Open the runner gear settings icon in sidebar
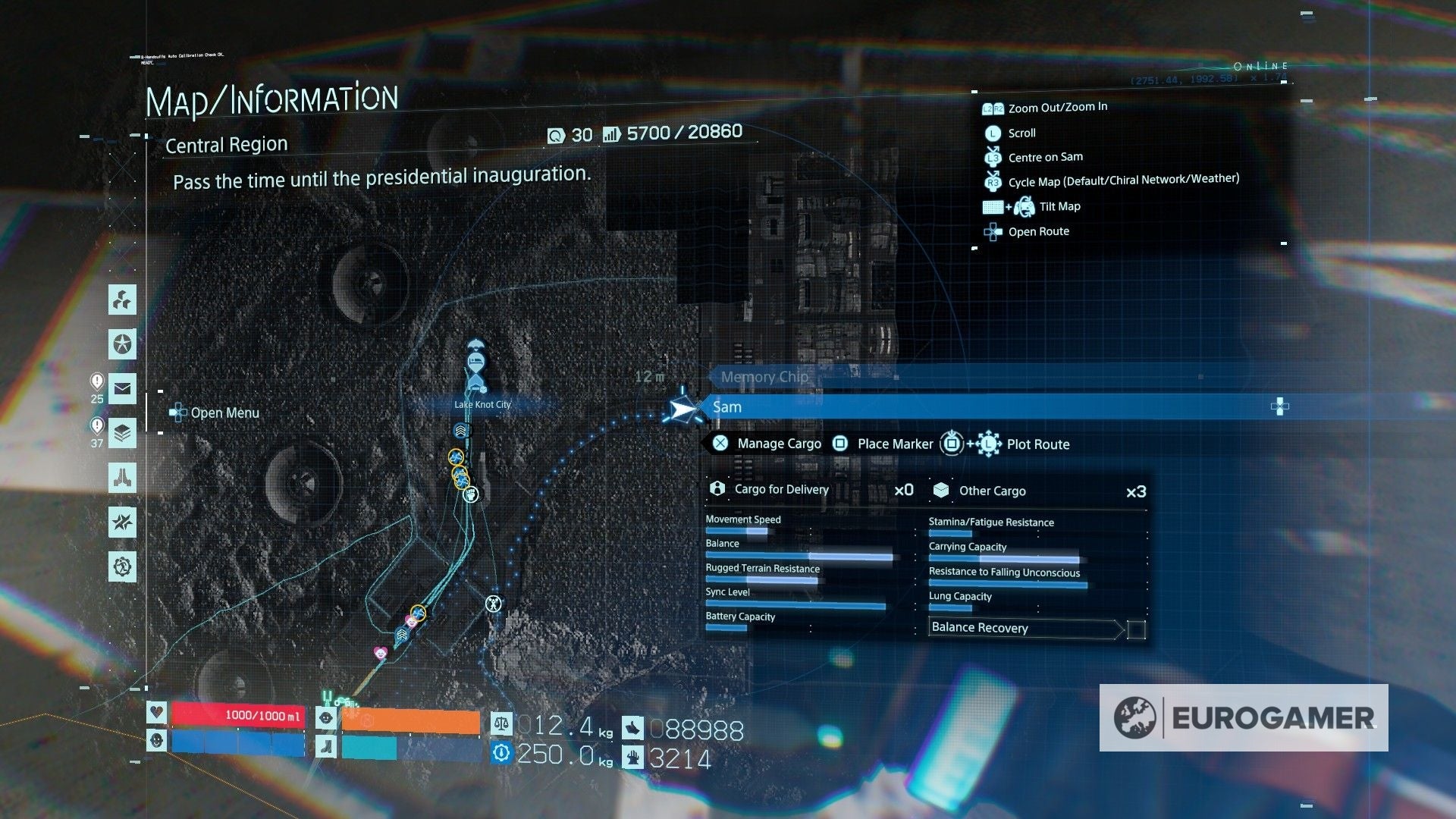Image resolution: width=1456 pixels, height=819 pixels. (123, 567)
